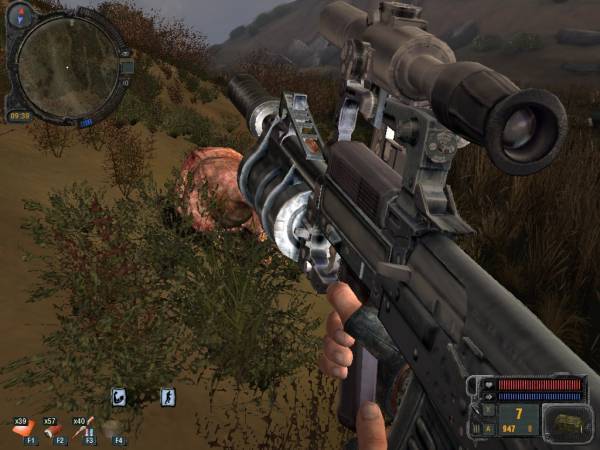Viewport: 600px width, 450px height.
Task: Use the F3 quick slot item with x40
Action: (x=82, y=429)
